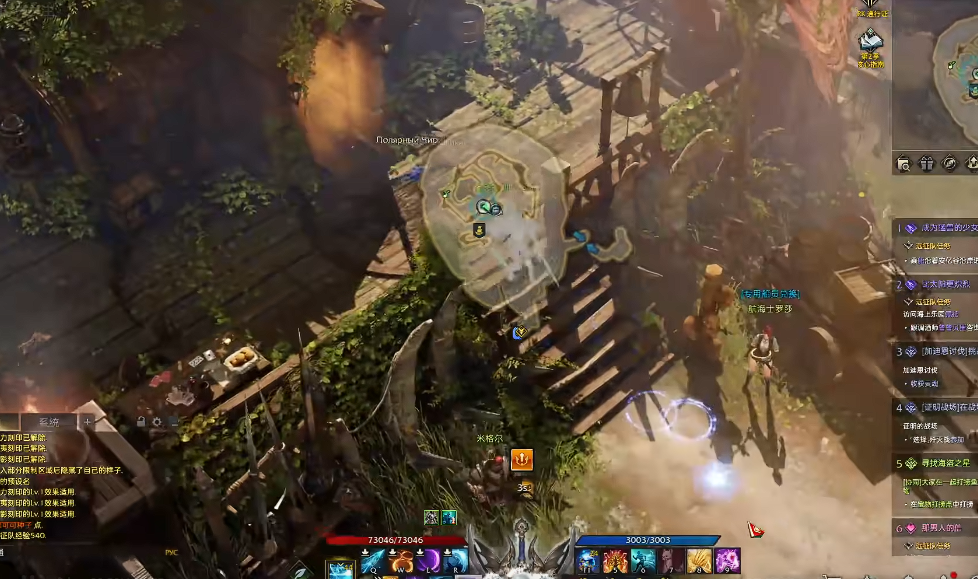Activate the purple crescent skill icon
978x579 pixels.
click(x=429, y=561)
